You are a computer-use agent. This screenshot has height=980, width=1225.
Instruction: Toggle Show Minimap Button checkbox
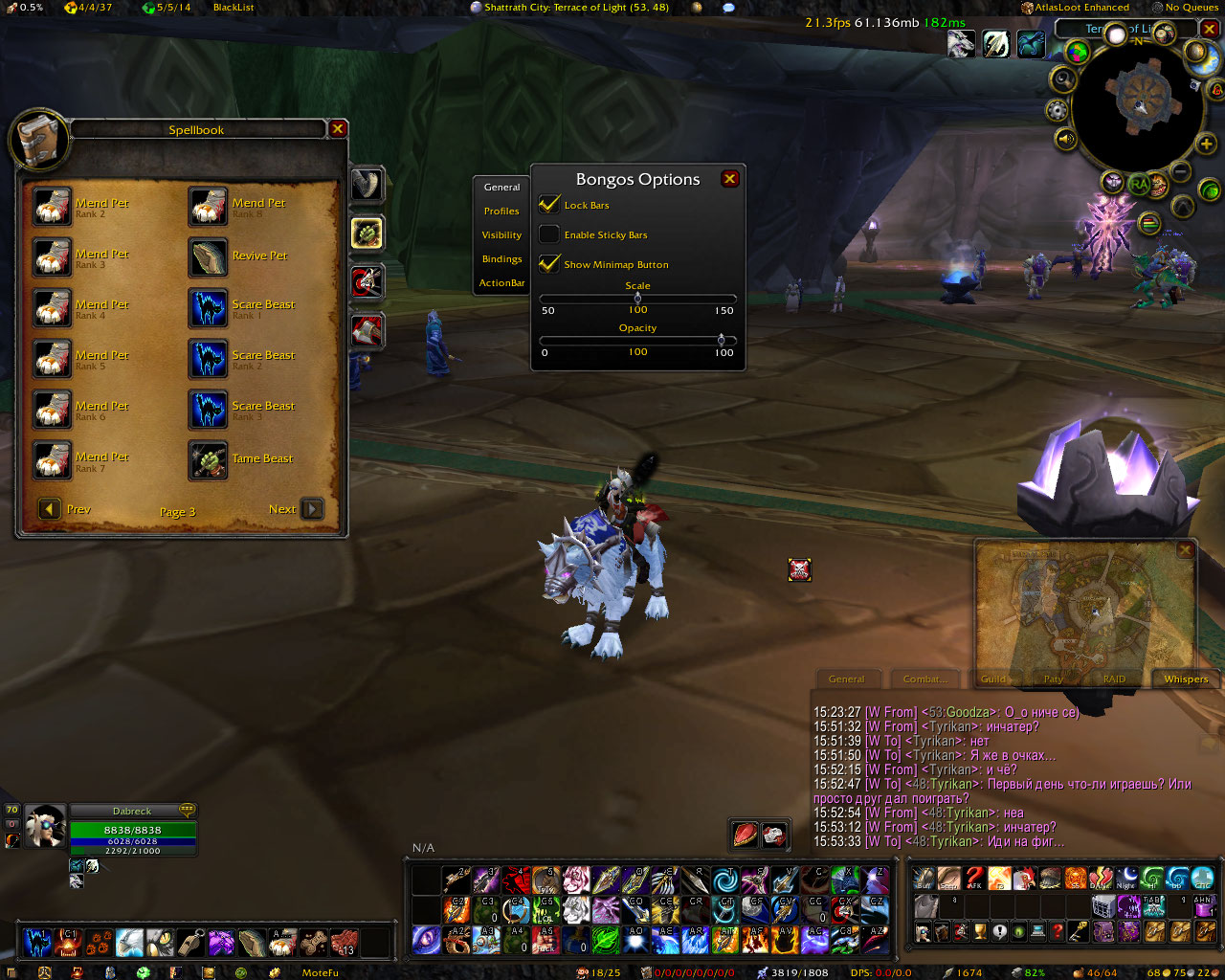click(x=549, y=264)
